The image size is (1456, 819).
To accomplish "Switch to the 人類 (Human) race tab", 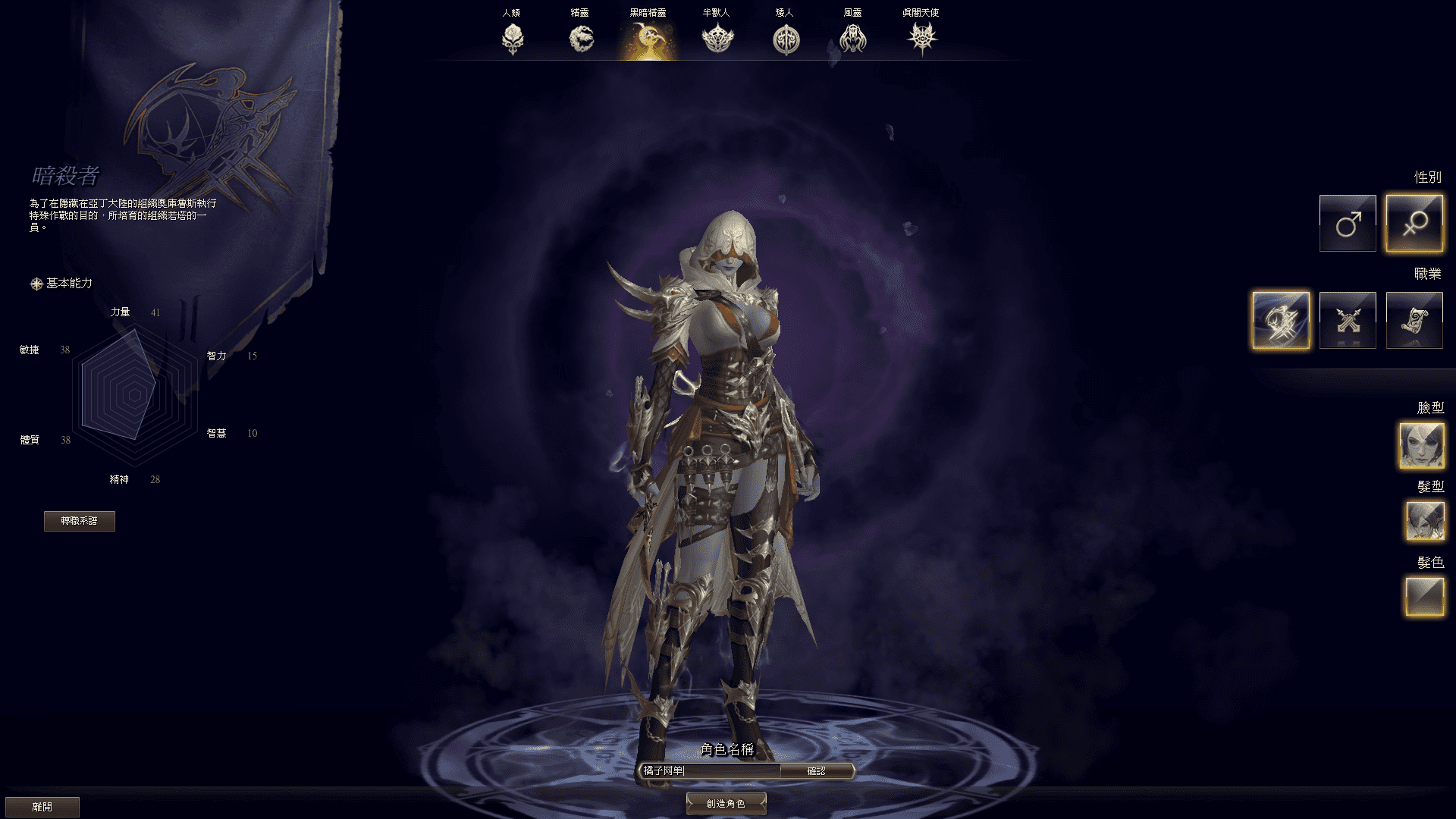I will [x=512, y=36].
